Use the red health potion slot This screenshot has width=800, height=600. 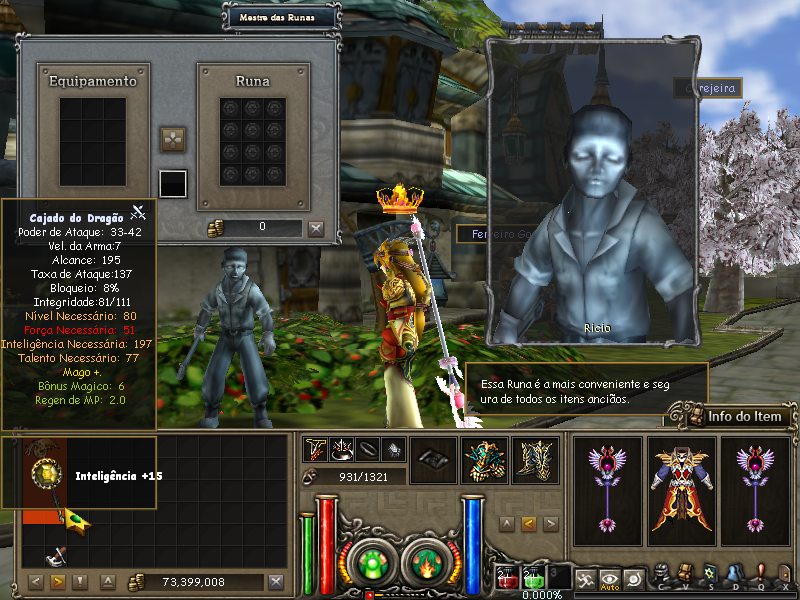point(507,579)
